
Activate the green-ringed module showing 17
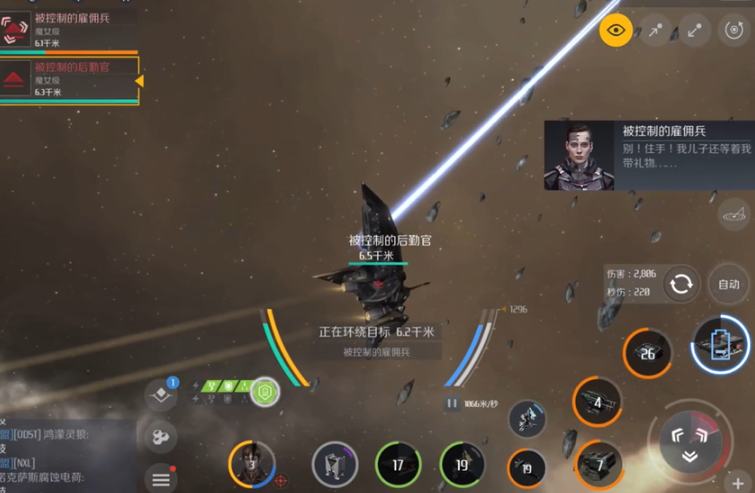(x=398, y=465)
